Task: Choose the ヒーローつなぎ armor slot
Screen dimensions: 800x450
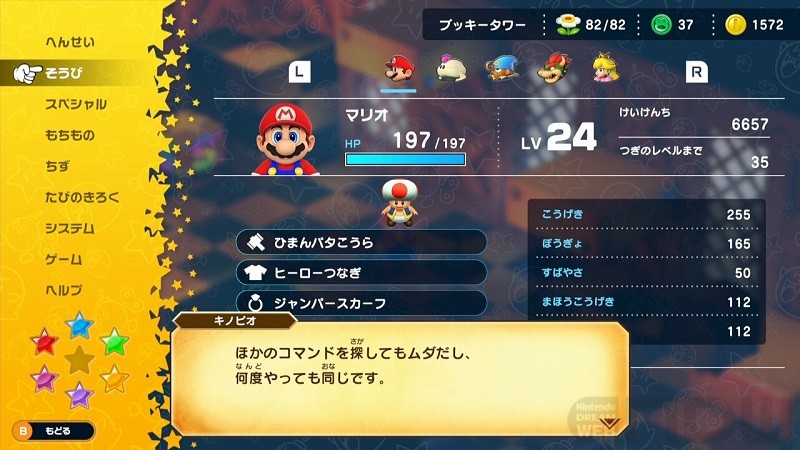Action: (x=362, y=272)
